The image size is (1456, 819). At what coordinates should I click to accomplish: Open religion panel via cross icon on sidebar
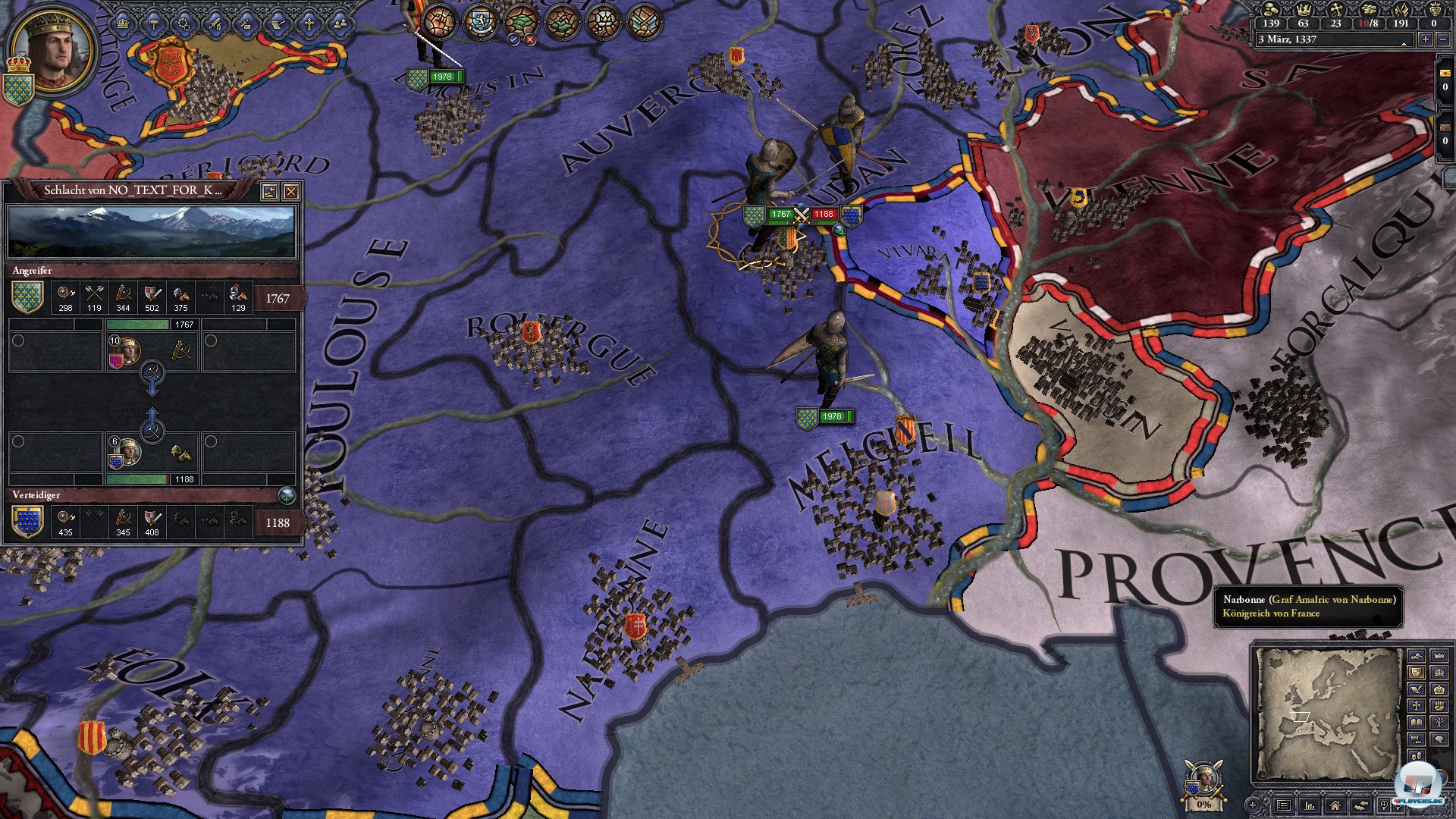(1417, 706)
